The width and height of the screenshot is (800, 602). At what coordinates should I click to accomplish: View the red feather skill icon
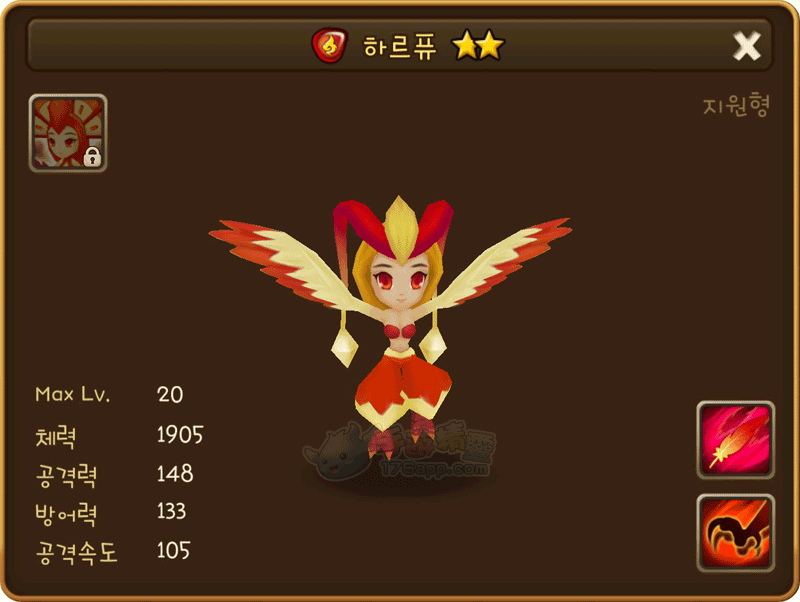click(x=735, y=440)
